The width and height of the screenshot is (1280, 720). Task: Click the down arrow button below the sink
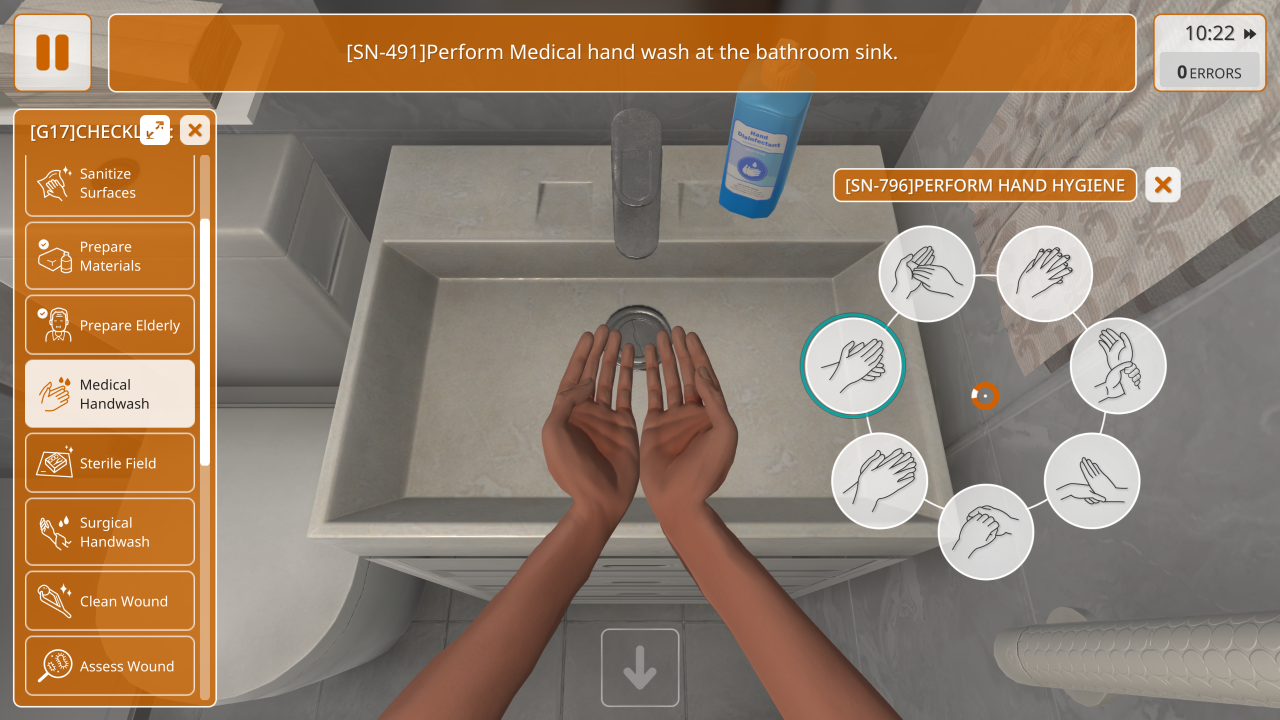[x=640, y=668]
